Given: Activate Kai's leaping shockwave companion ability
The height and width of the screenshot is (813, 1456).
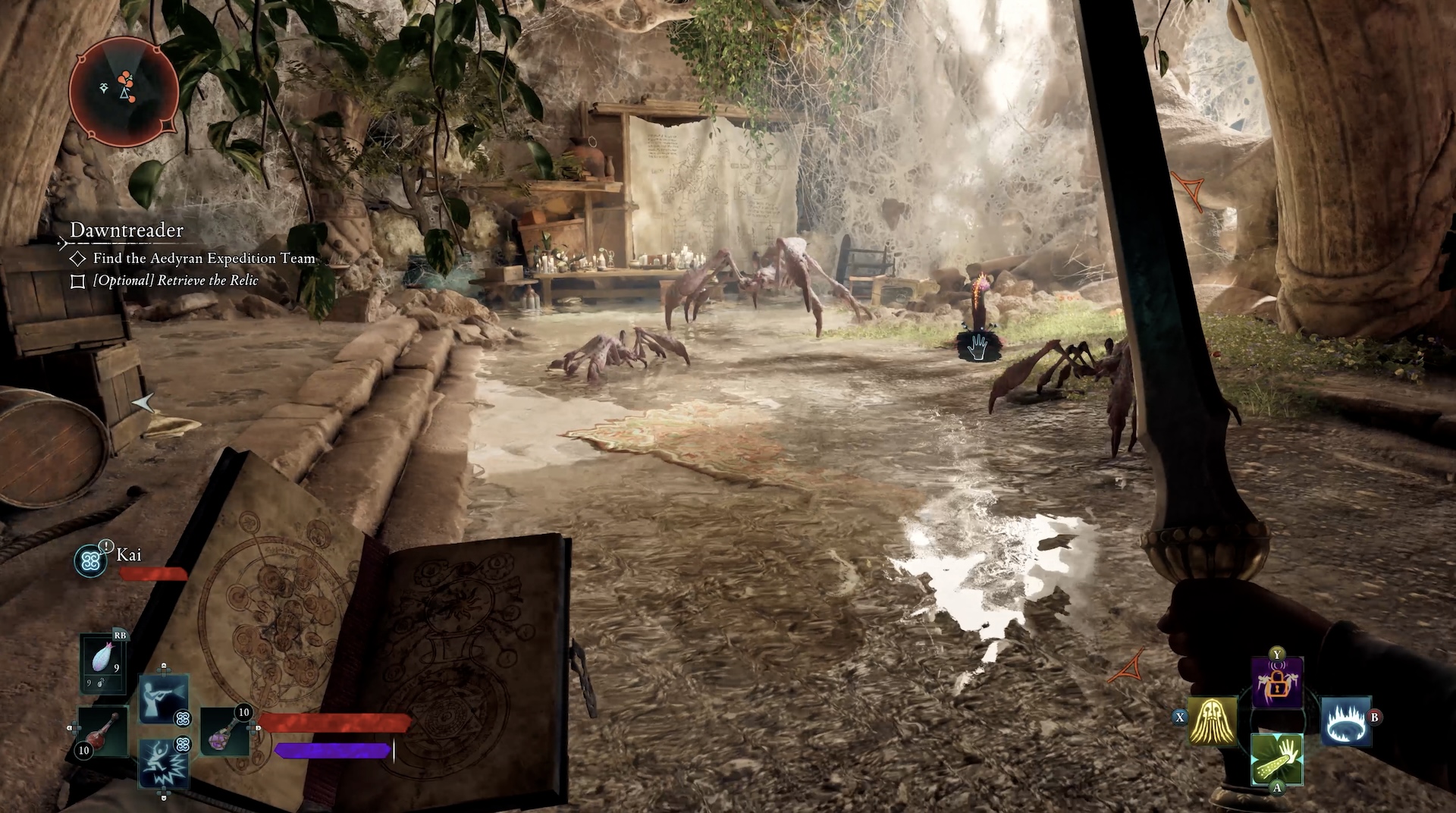Looking at the screenshot, I should [x=164, y=762].
